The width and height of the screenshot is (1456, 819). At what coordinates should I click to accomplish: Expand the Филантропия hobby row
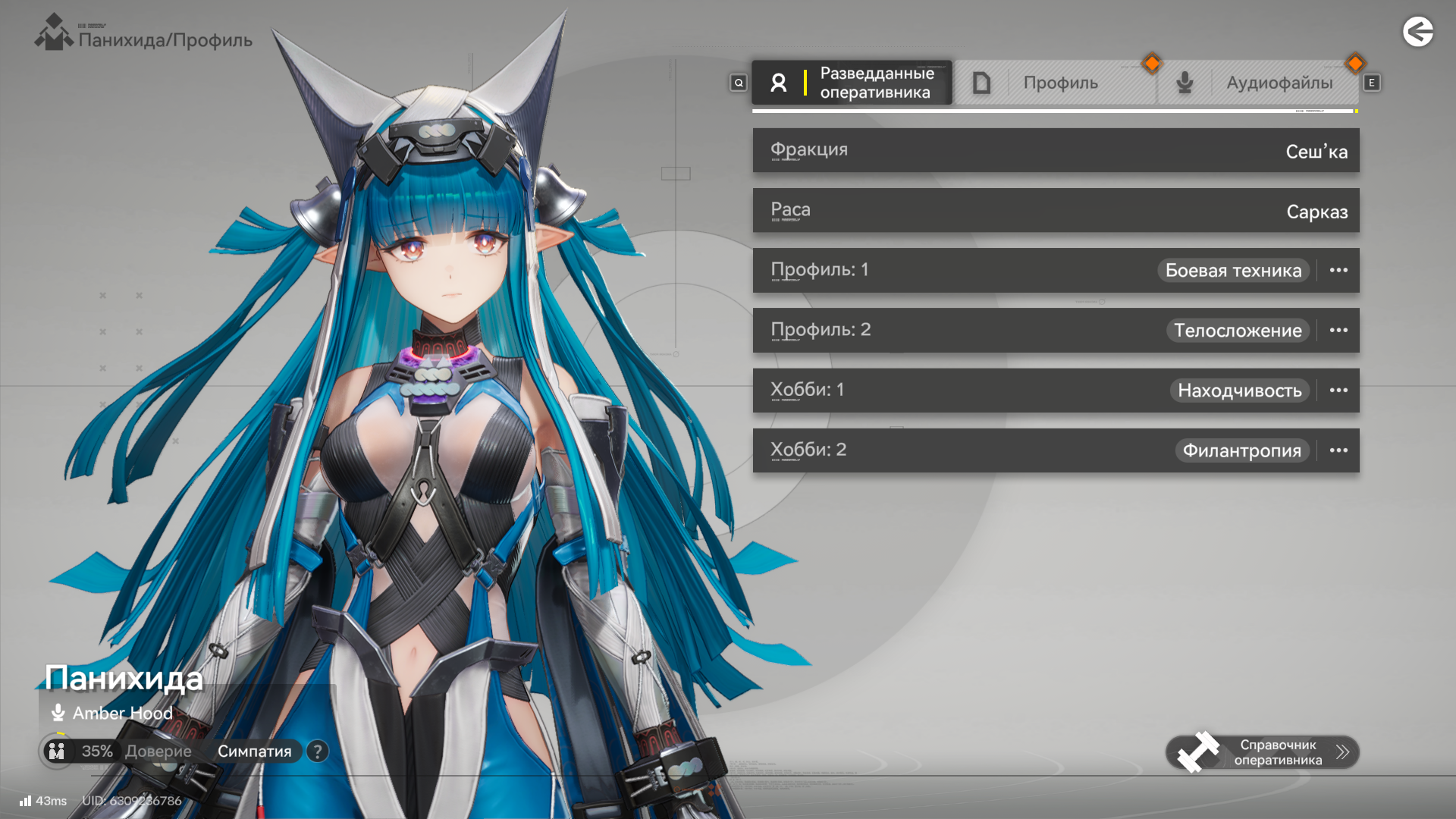[1338, 450]
